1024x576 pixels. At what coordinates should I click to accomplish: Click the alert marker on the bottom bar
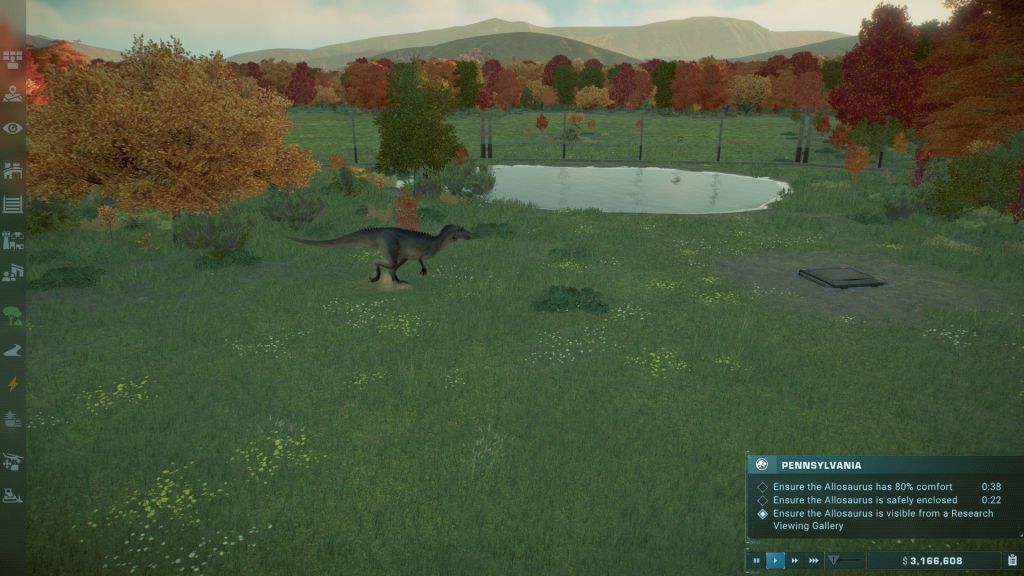835,561
